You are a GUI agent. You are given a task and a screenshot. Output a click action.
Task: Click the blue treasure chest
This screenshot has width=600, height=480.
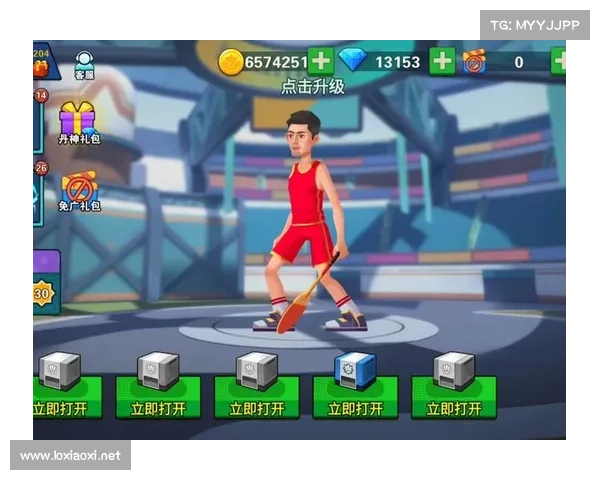354,370
